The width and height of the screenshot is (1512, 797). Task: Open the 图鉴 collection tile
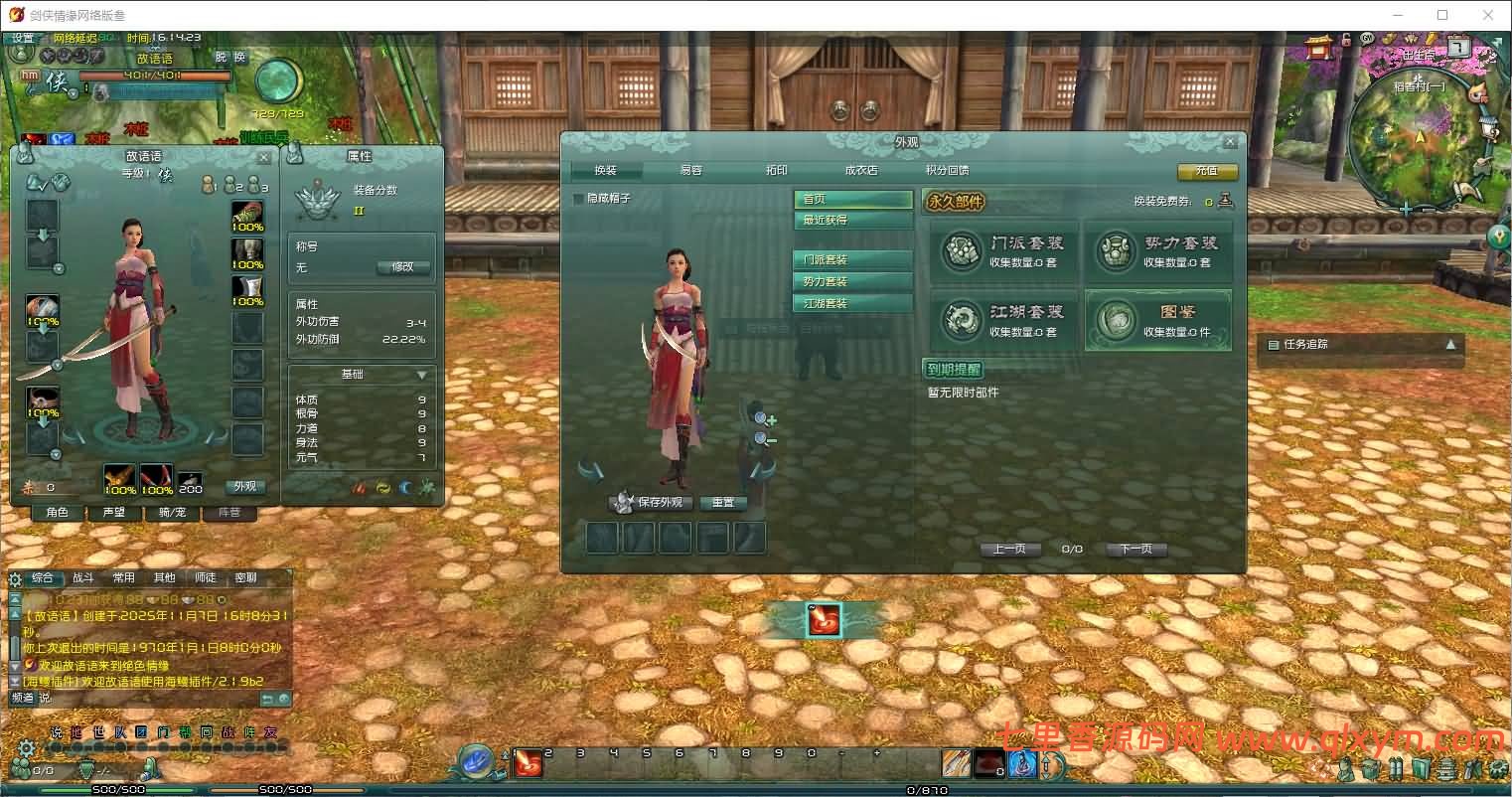pyautogui.click(x=1157, y=320)
